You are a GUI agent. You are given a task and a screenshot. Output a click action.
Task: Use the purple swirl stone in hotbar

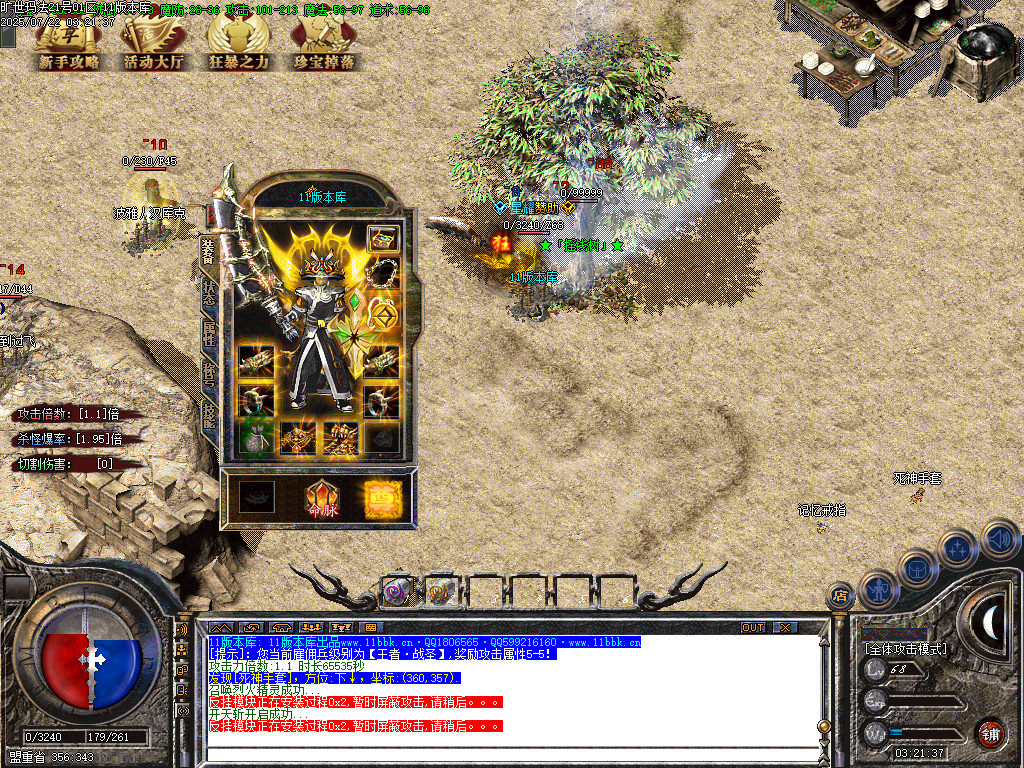[x=397, y=591]
